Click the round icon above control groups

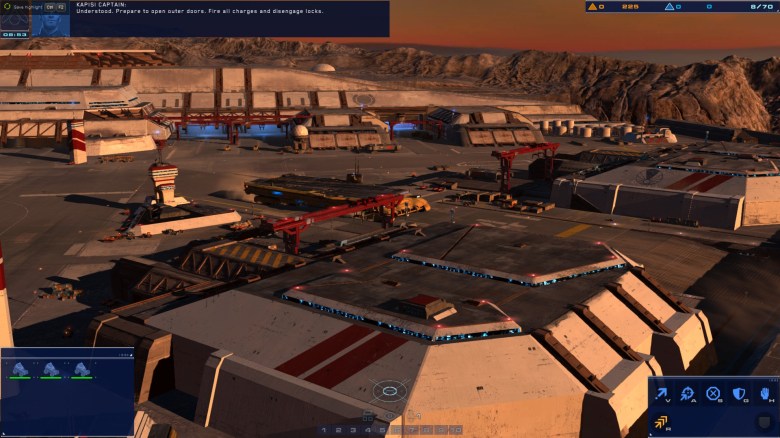pyautogui.click(x=390, y=416)
